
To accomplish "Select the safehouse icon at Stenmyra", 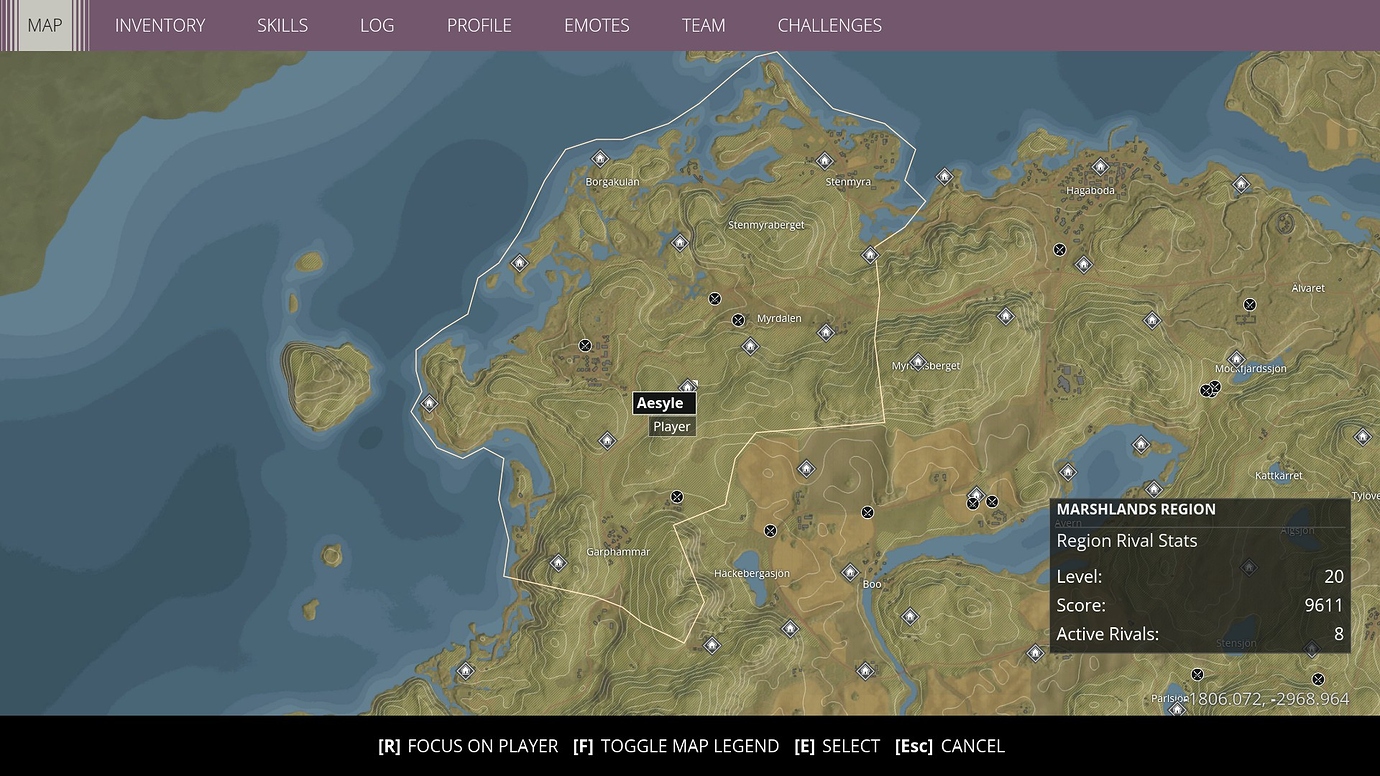I will pos(825,160).
